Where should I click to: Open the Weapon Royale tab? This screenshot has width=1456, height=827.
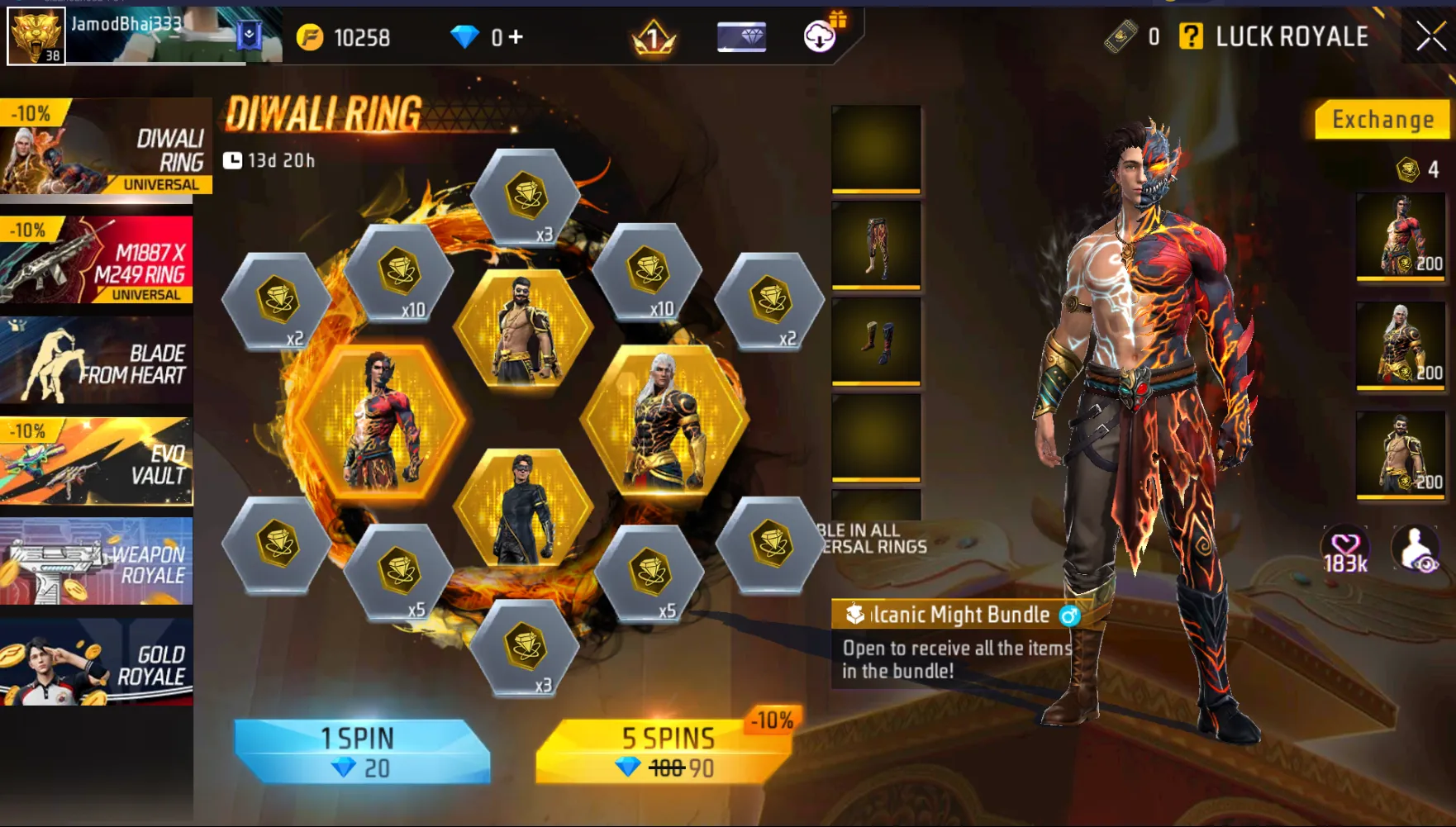click(x=97, y=563)
